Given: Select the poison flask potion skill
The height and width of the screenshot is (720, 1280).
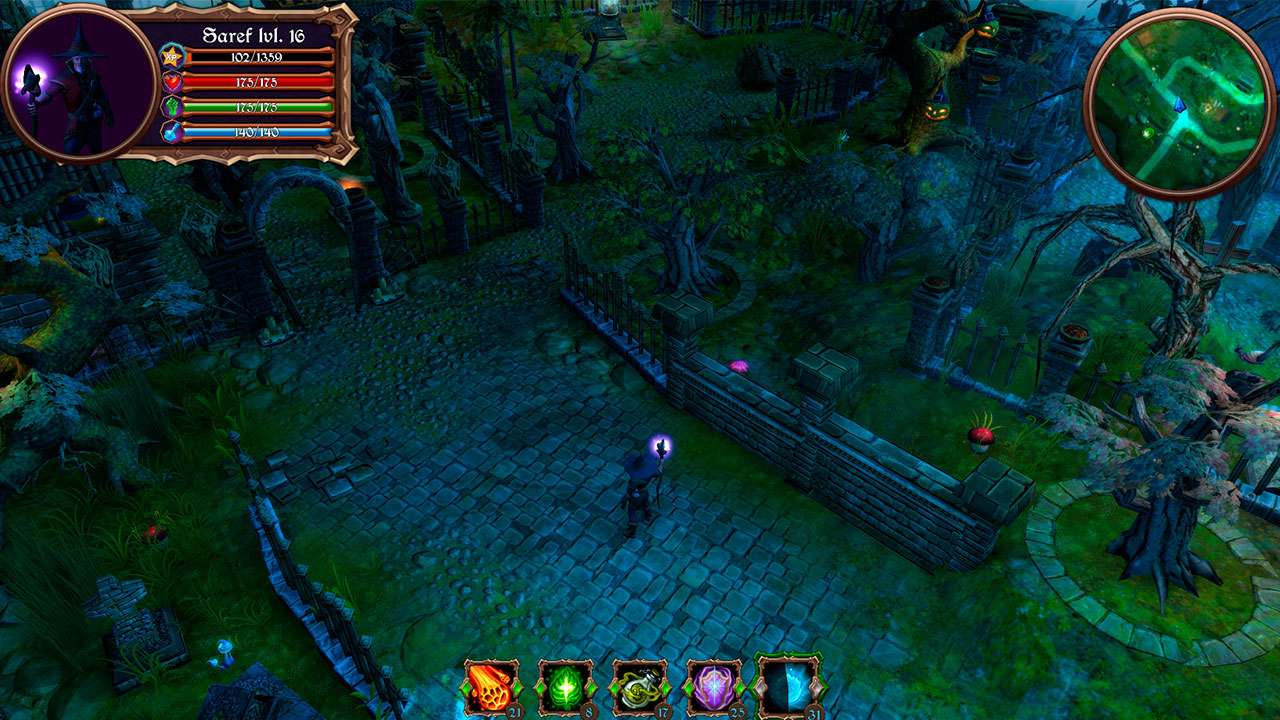Looking at the screenshot, I should tap(639, 688).
